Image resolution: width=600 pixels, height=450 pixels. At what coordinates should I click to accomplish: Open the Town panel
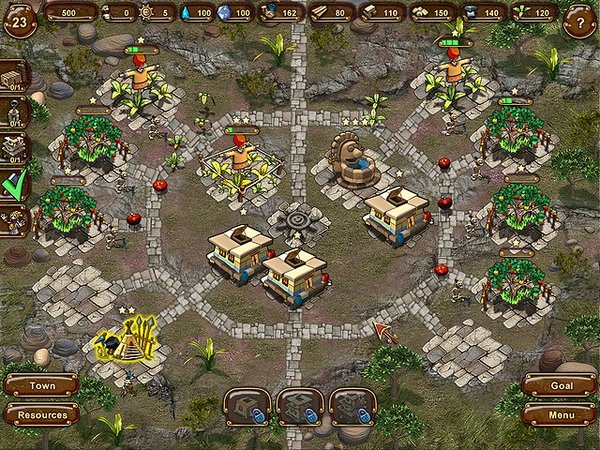click(41, 385)
